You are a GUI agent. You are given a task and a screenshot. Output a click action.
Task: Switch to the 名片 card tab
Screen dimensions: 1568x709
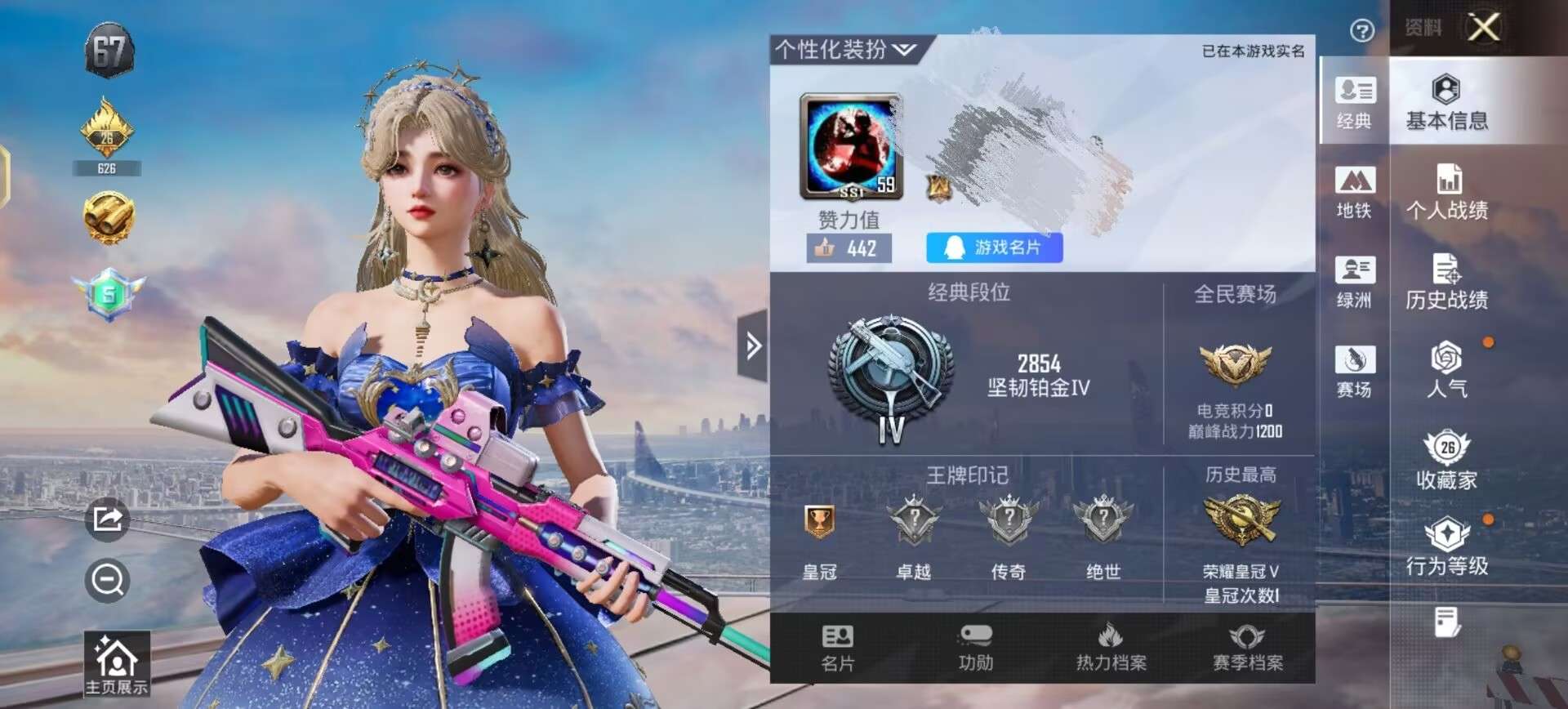[837, 649]
